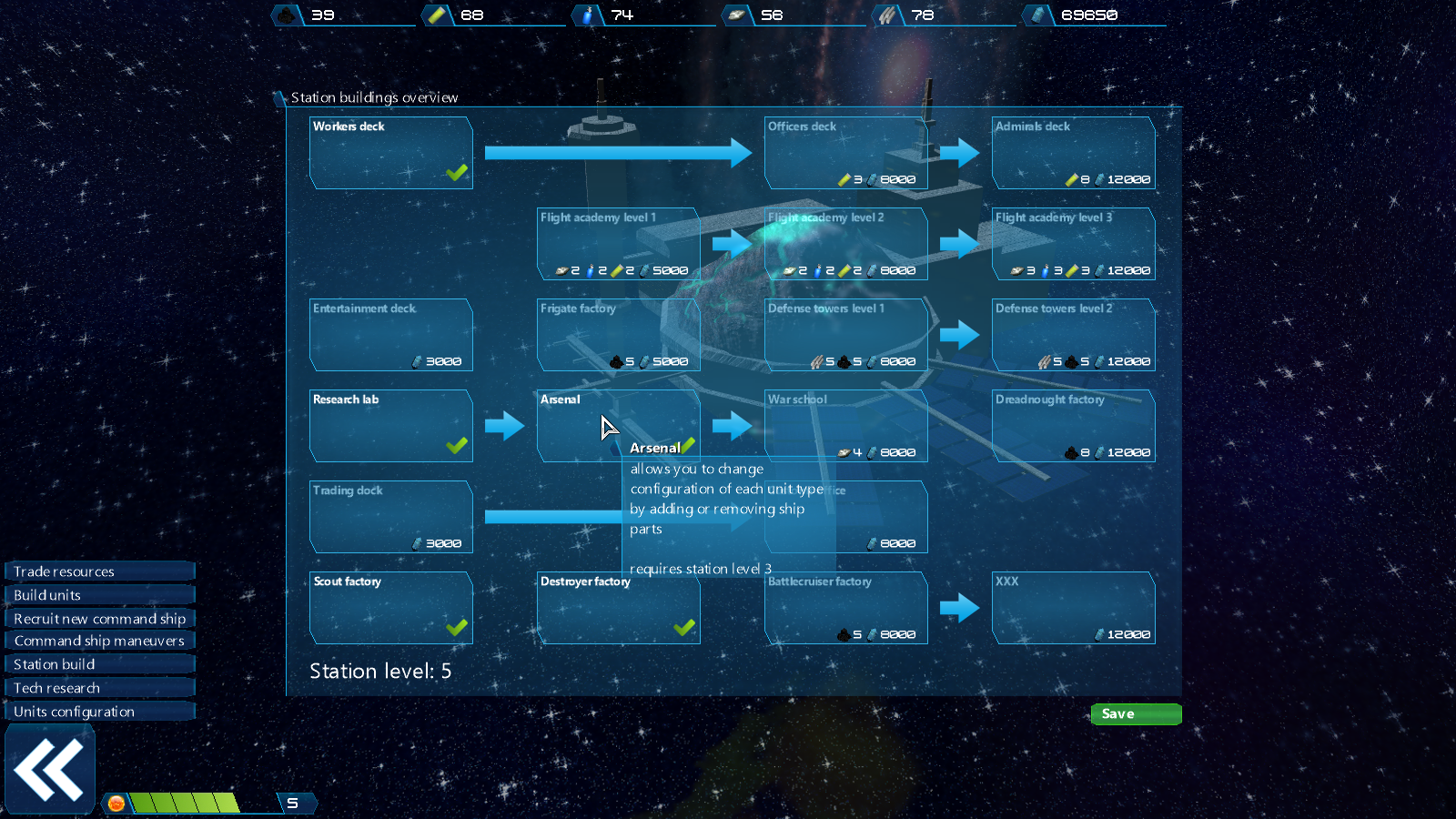Choose the Entertainment deck tile

pos(390,335)
